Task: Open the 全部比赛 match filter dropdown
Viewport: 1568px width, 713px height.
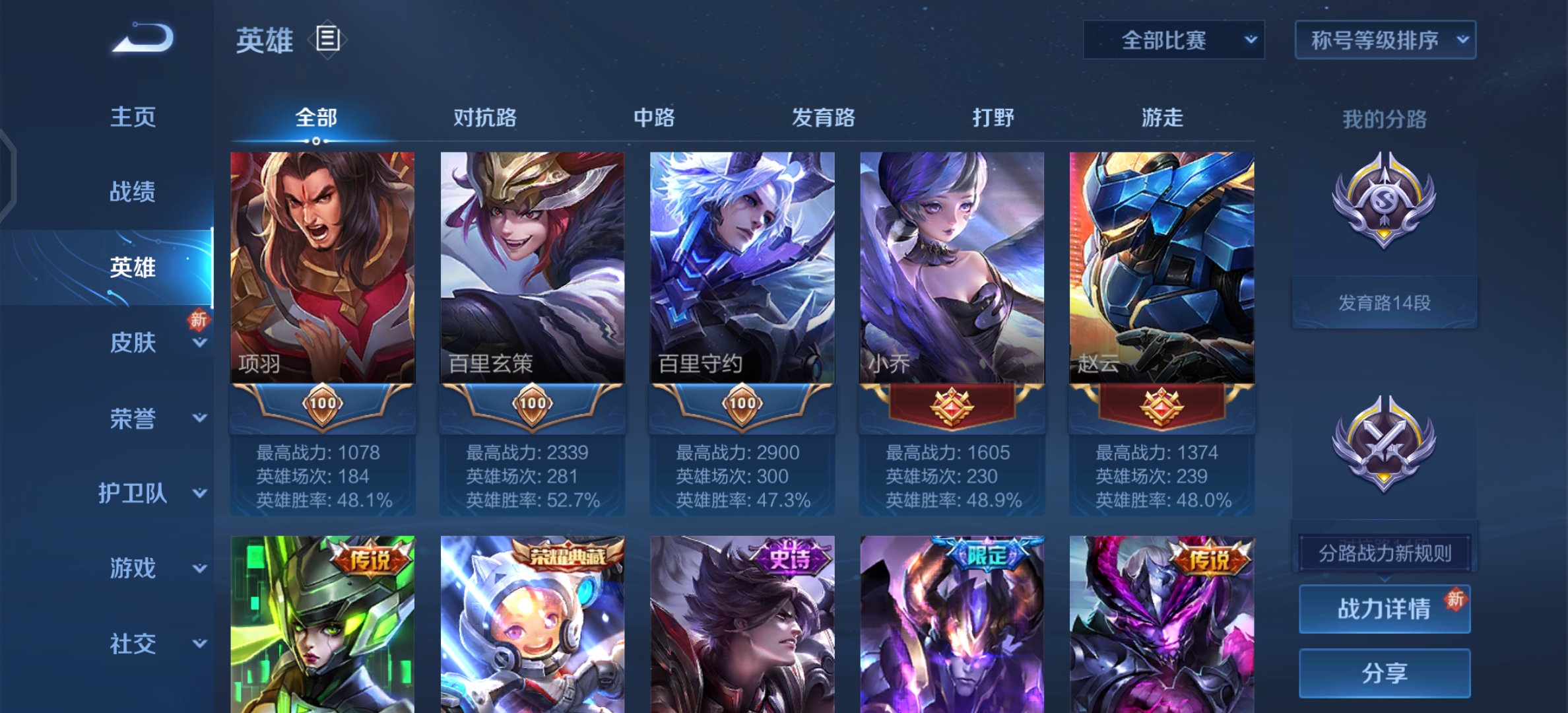Action: pos(1173,40)
